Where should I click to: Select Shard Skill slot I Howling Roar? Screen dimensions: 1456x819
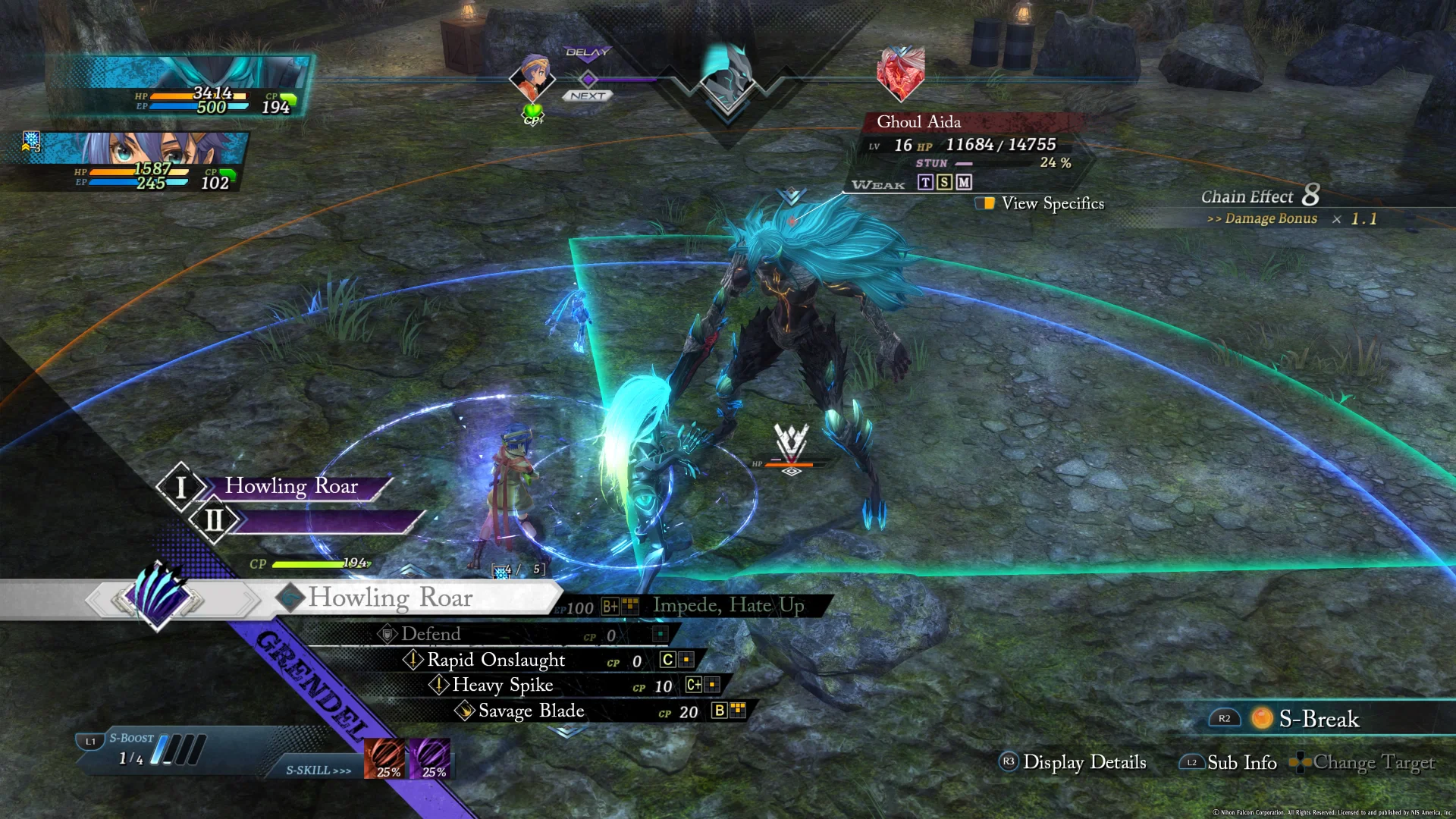[x=291, y=487]
